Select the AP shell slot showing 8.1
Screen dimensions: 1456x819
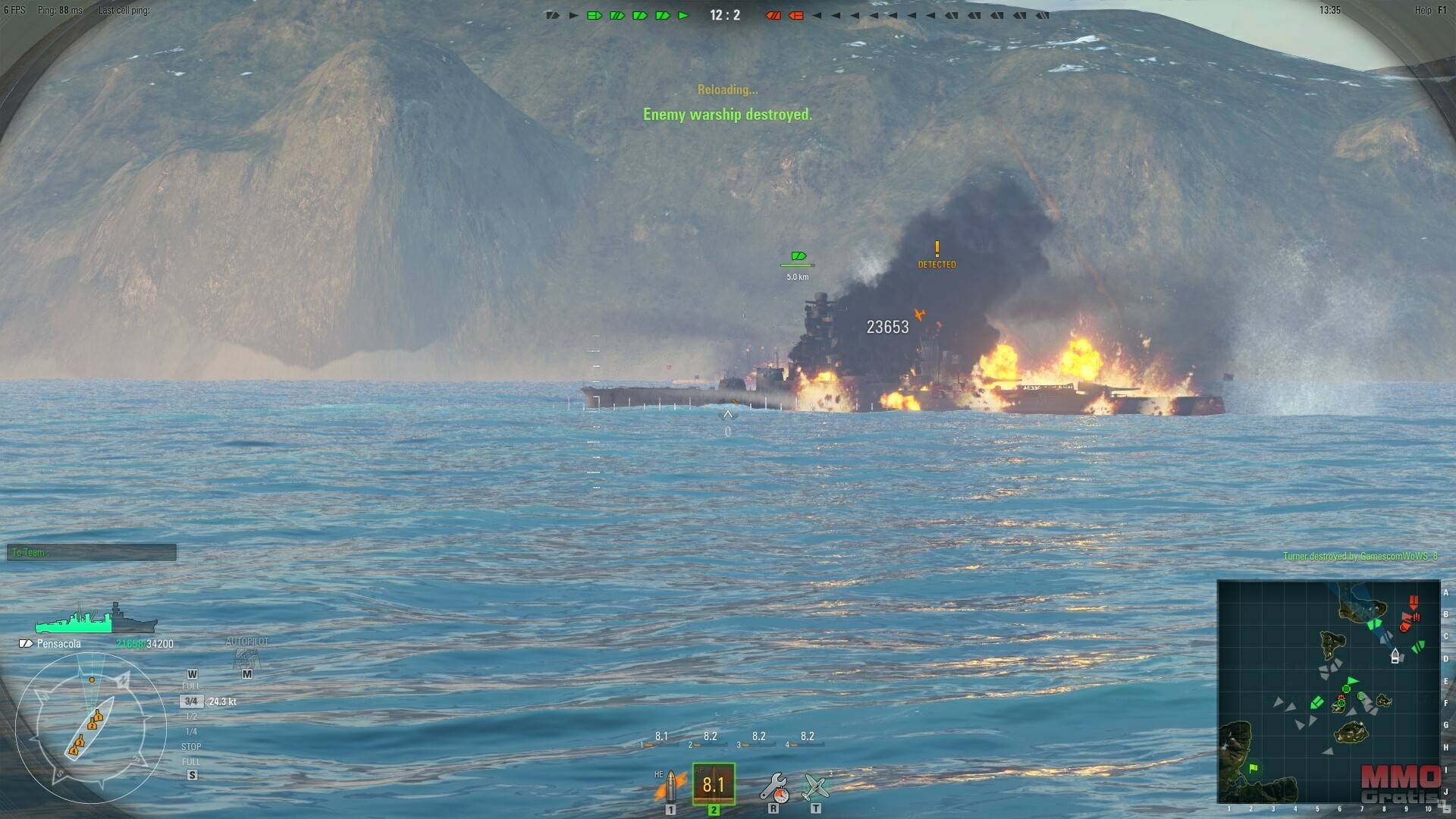[714, 784]
